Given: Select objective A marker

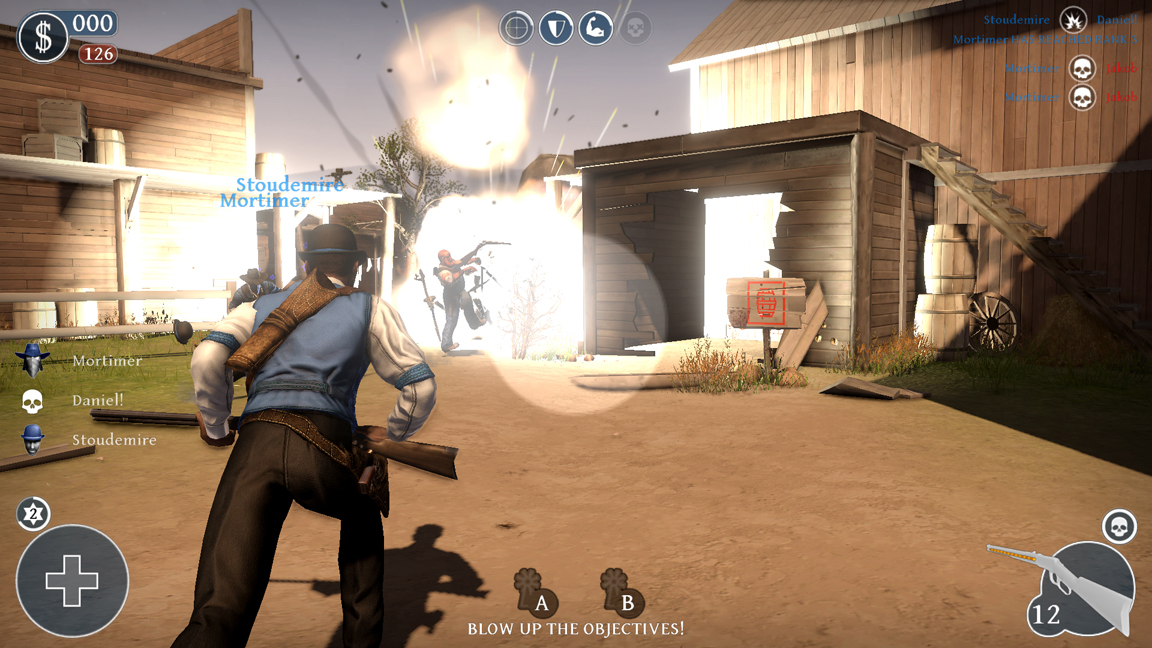Looking at the screenshot, I should click(x=532, y=592).
